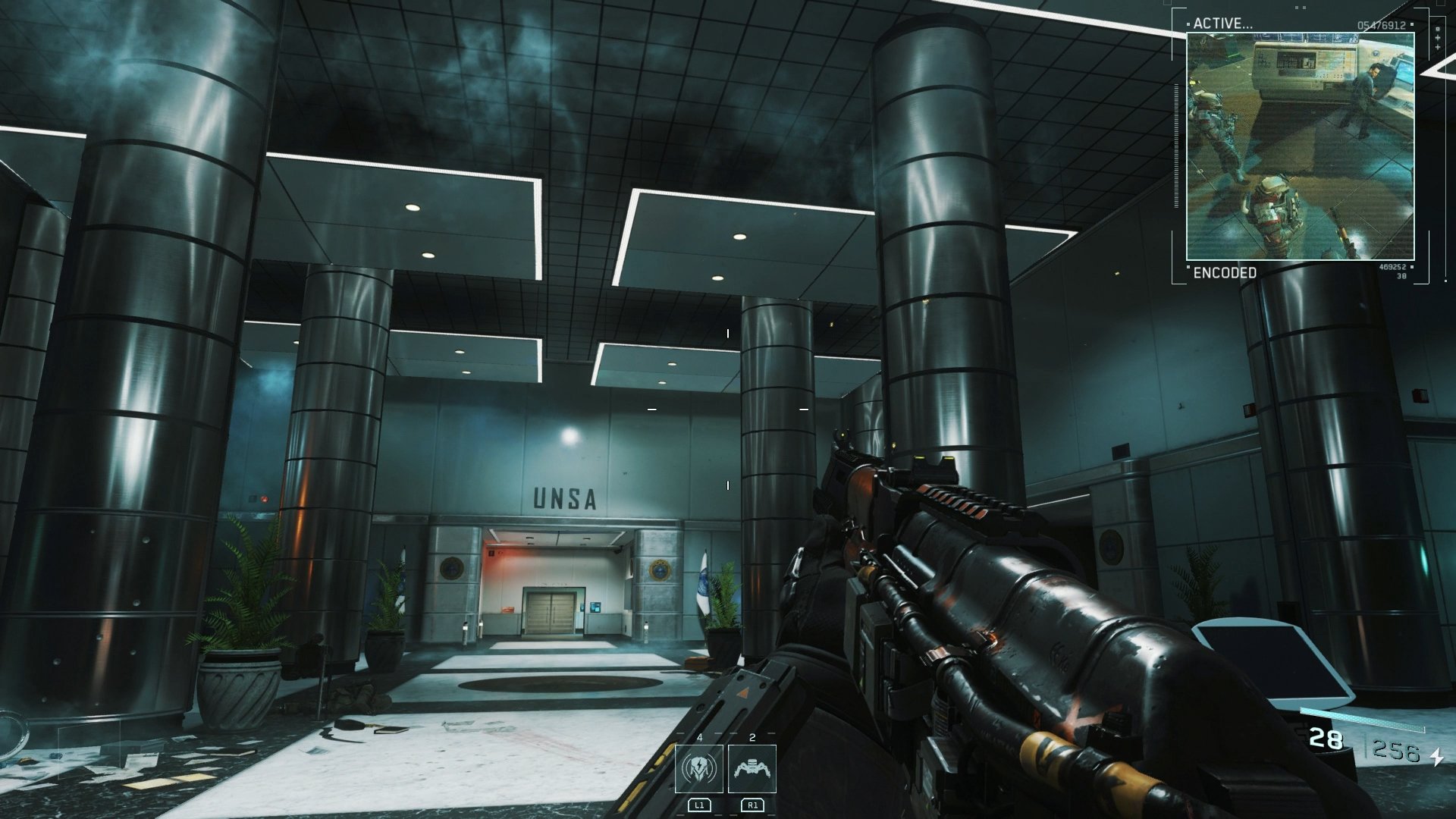Toggle the ACTIVE camera feed status
Image resolution: width=1456 pixels, height=819 pixels.
[x=1222, y=24]
